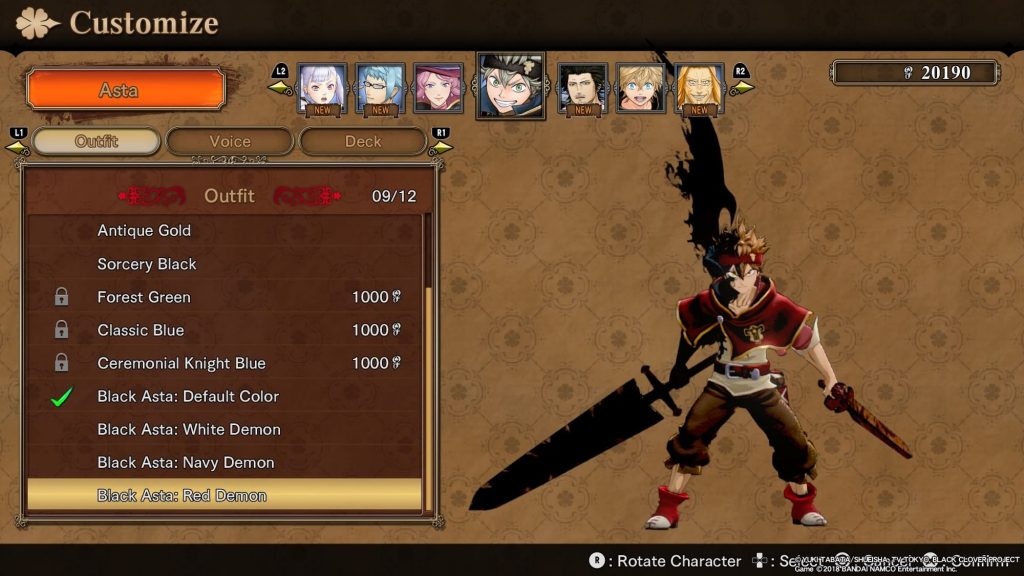
Task: Select the Ceremonial Knight Blue outfit
Action: tap(181, 363)
